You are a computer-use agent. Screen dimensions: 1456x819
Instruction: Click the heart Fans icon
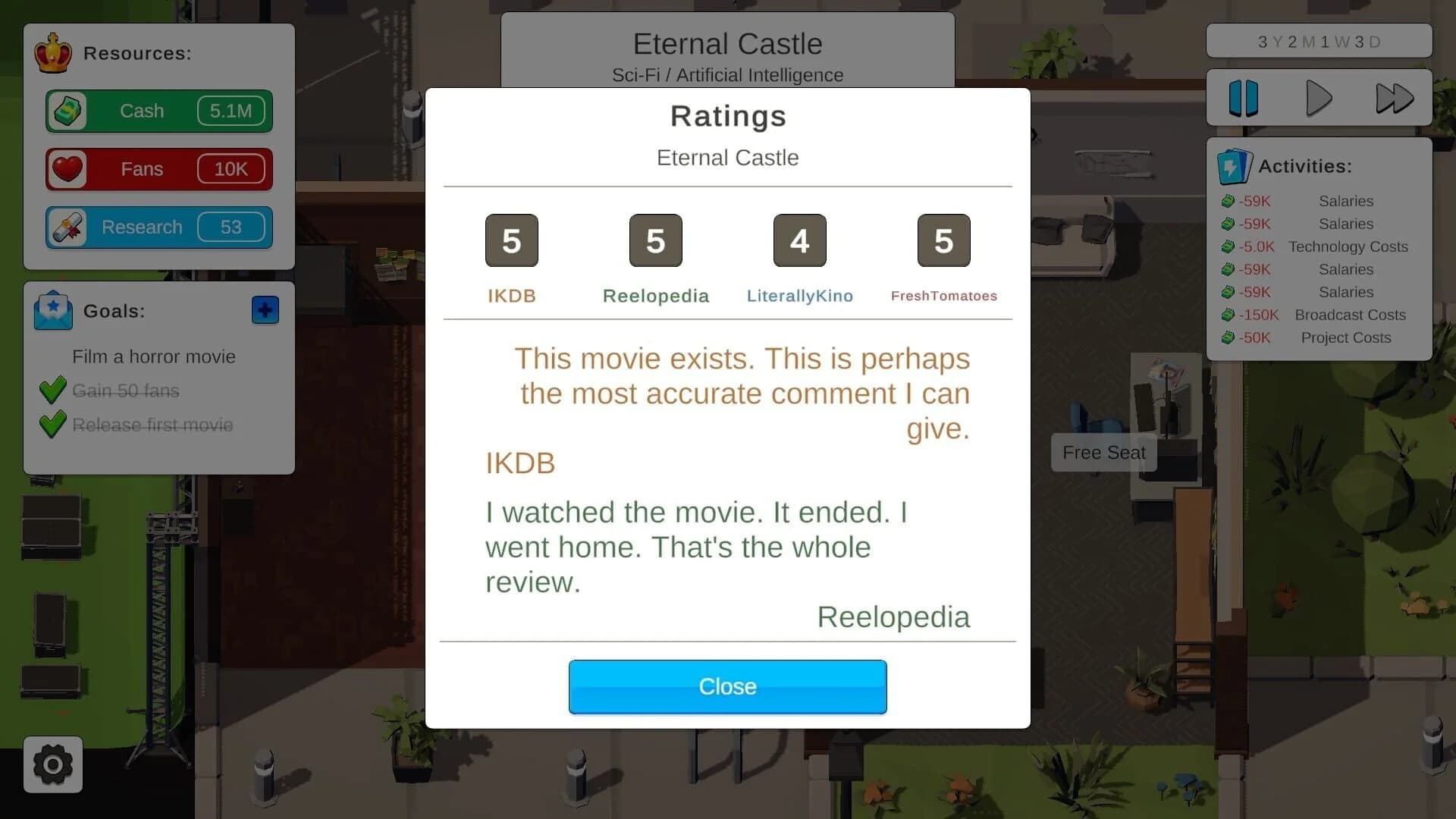click(68, 169)
